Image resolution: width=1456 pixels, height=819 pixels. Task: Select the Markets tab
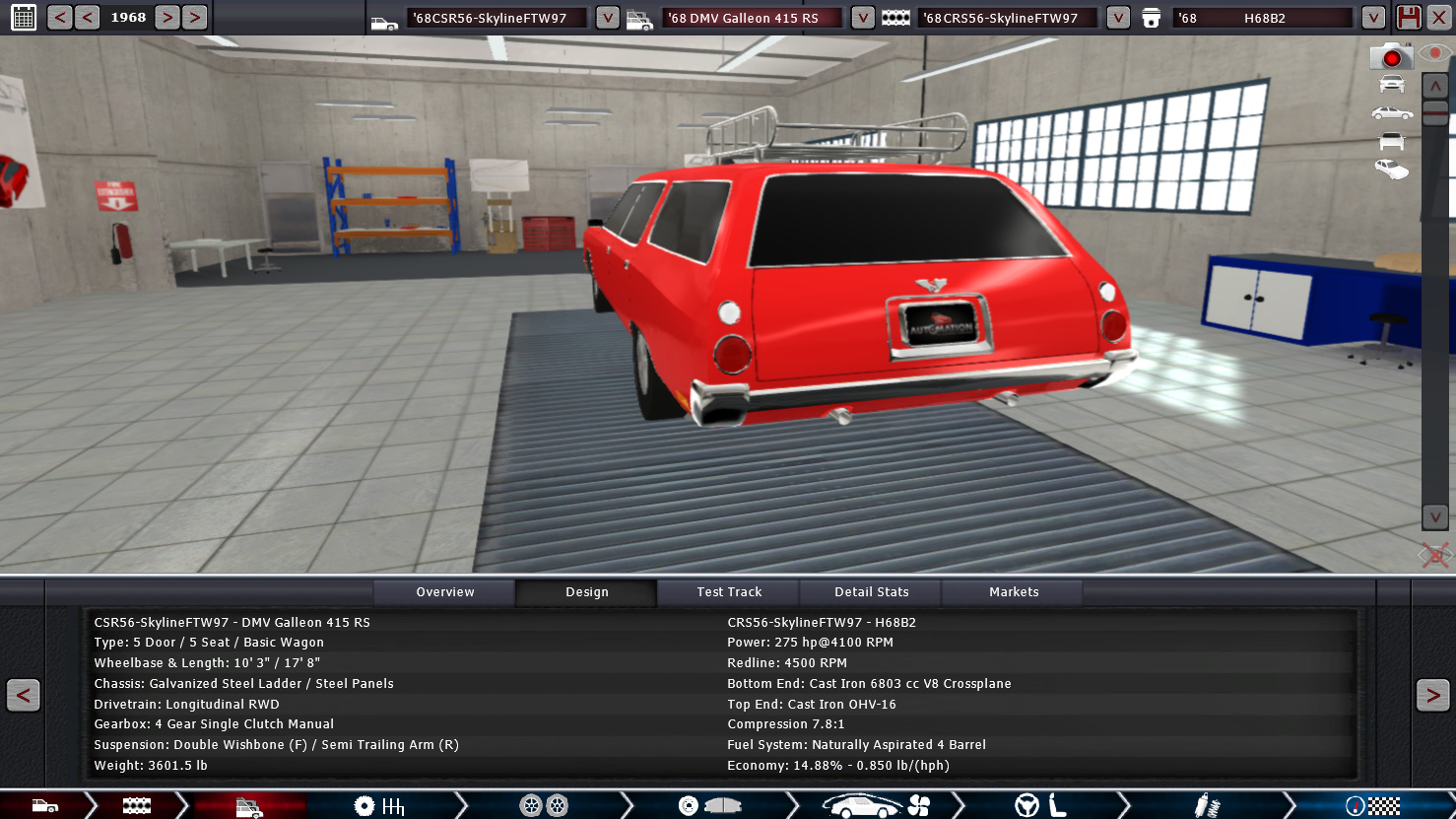coord(1014,592)
